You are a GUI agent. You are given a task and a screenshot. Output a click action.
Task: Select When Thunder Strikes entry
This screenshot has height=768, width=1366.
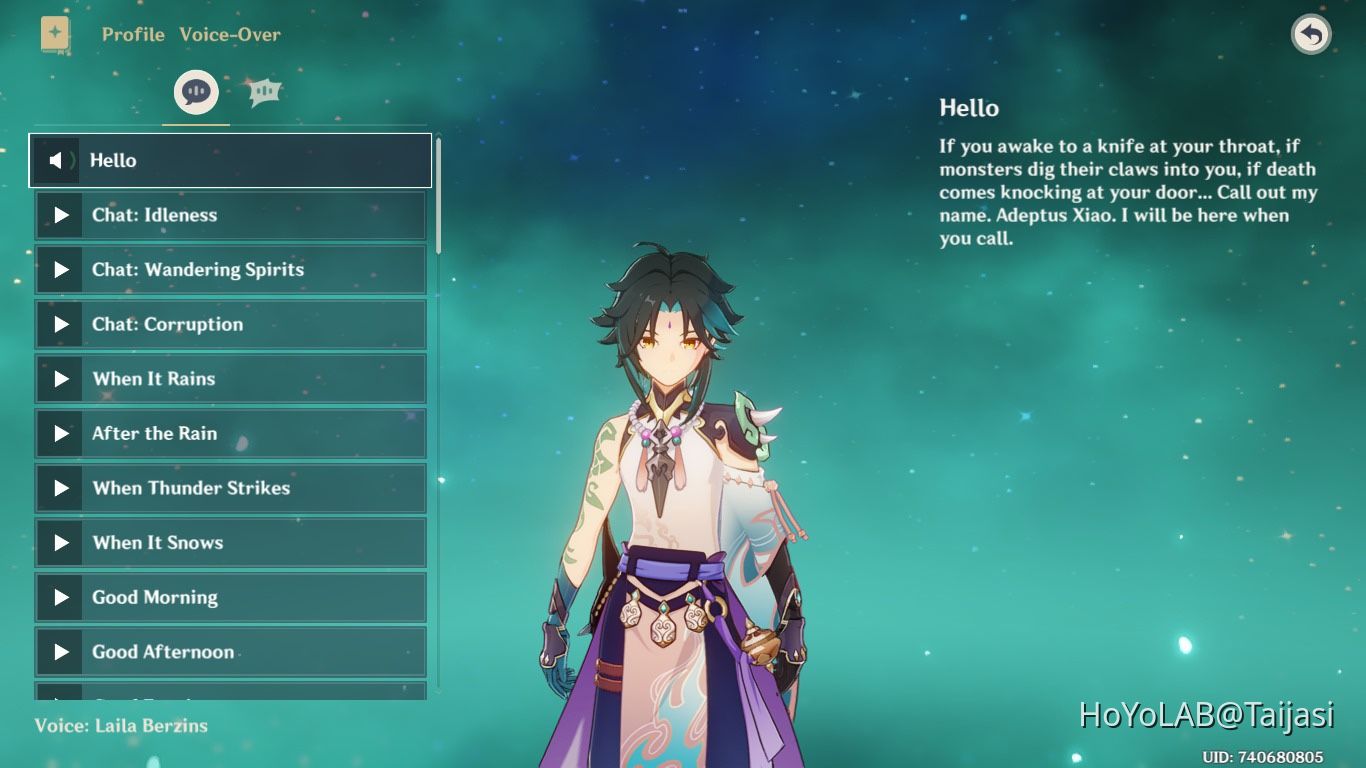click(x=230, y=488)
